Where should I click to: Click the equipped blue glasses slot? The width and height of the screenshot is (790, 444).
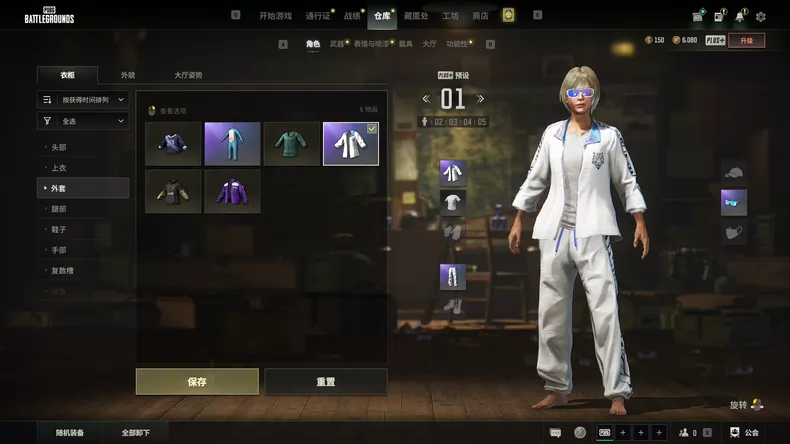point(733,203)
